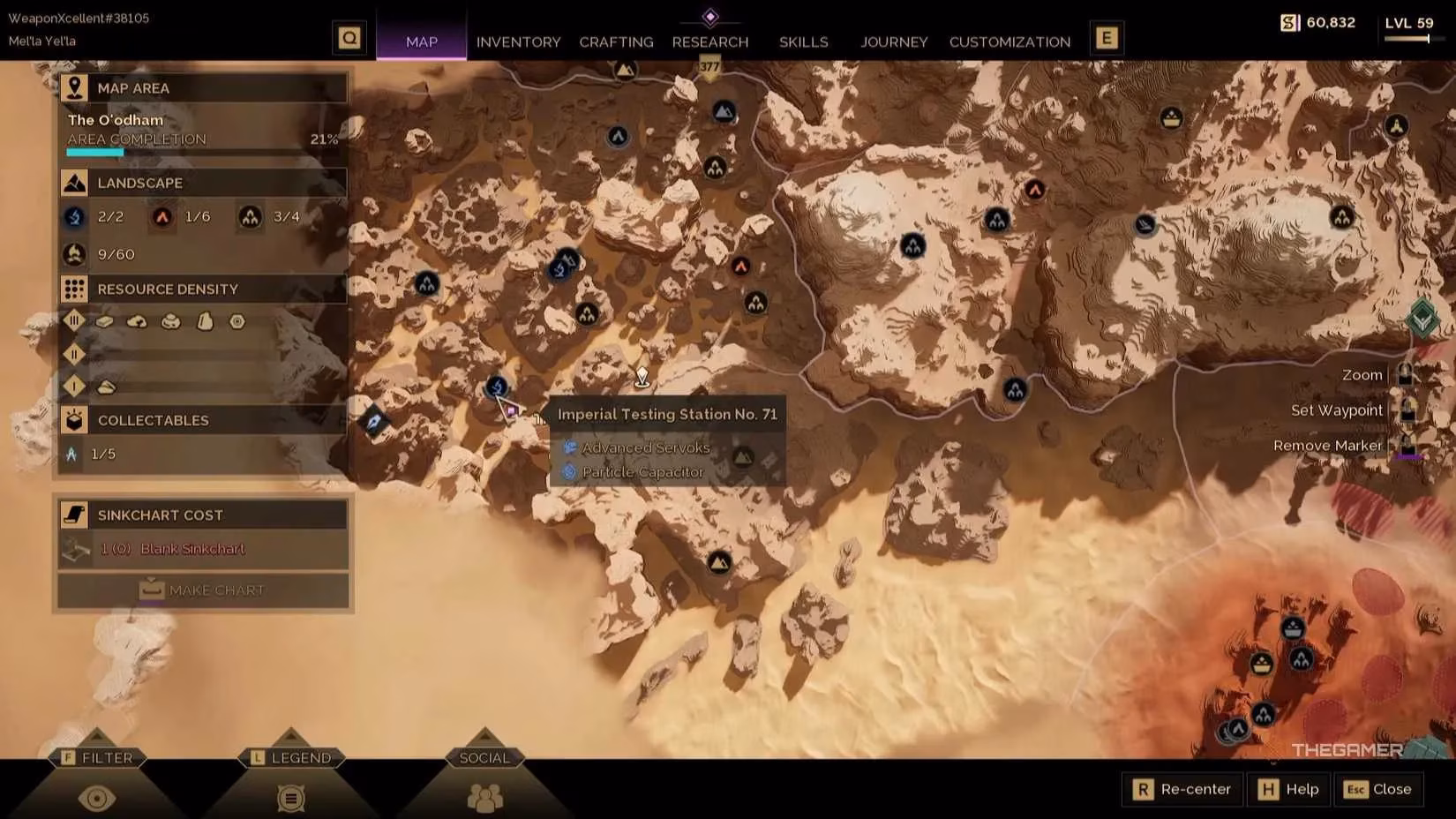Expand the Collectables section header
1456x819 pixels.
pos(203,420)
